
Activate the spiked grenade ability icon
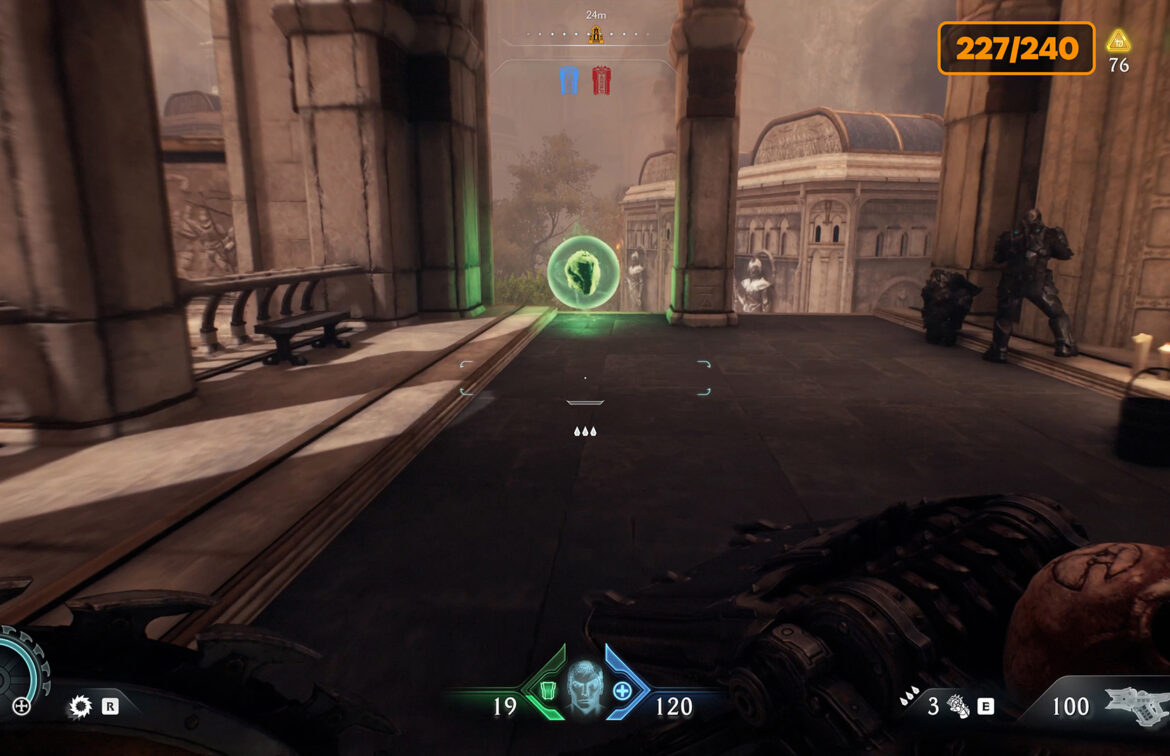(957, 707)
